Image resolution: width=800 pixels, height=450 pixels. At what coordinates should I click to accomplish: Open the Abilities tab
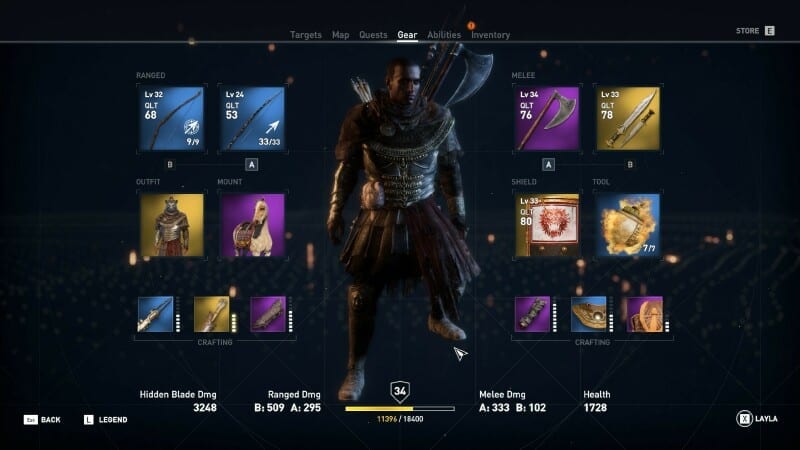click(444, 35)
